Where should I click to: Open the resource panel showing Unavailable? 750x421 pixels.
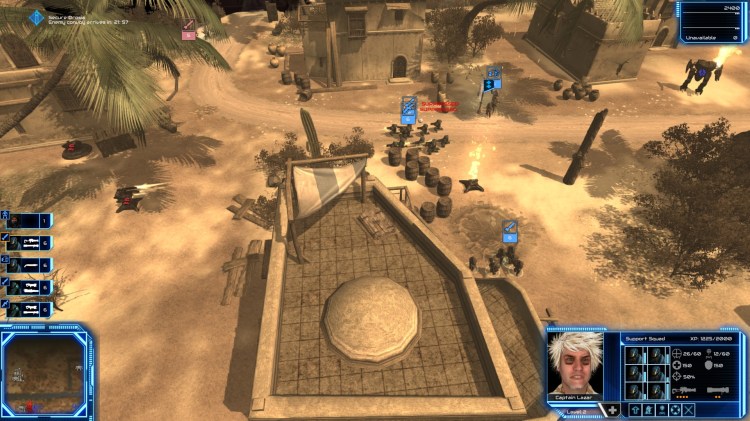(712, 20)
